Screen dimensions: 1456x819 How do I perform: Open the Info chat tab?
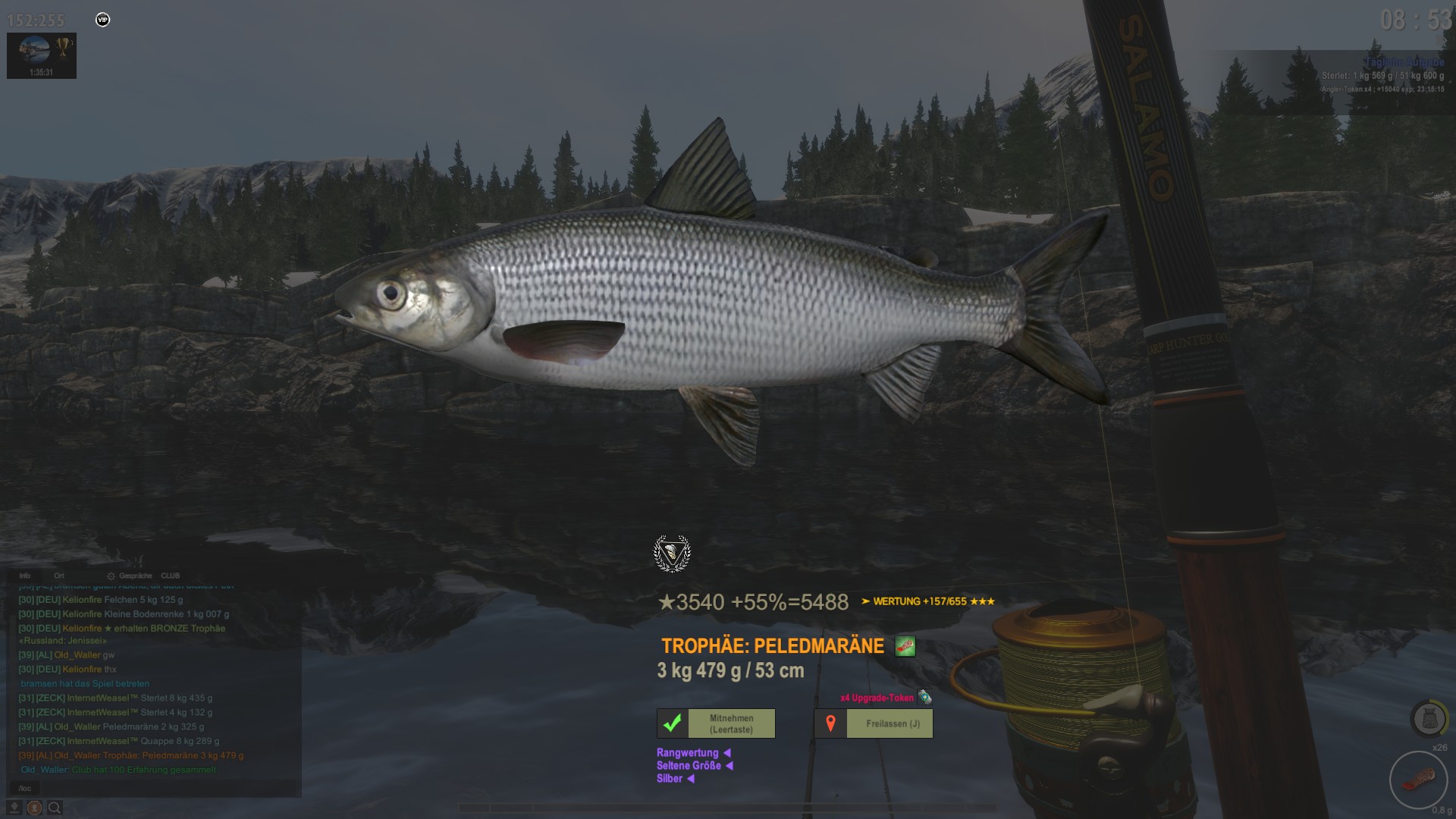[x=25, y=576]
